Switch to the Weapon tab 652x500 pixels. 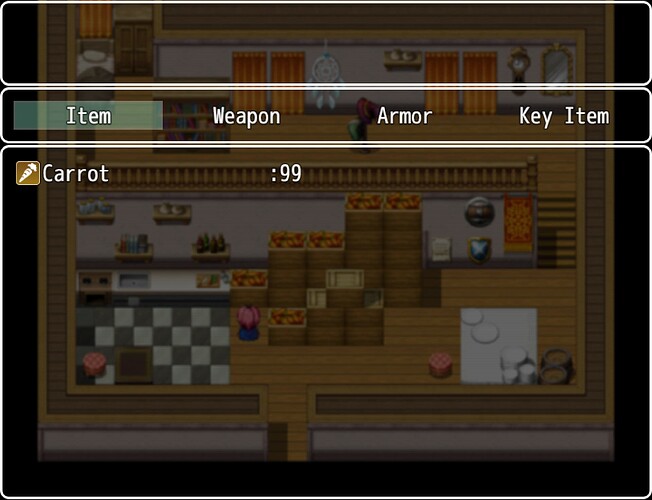246,116
